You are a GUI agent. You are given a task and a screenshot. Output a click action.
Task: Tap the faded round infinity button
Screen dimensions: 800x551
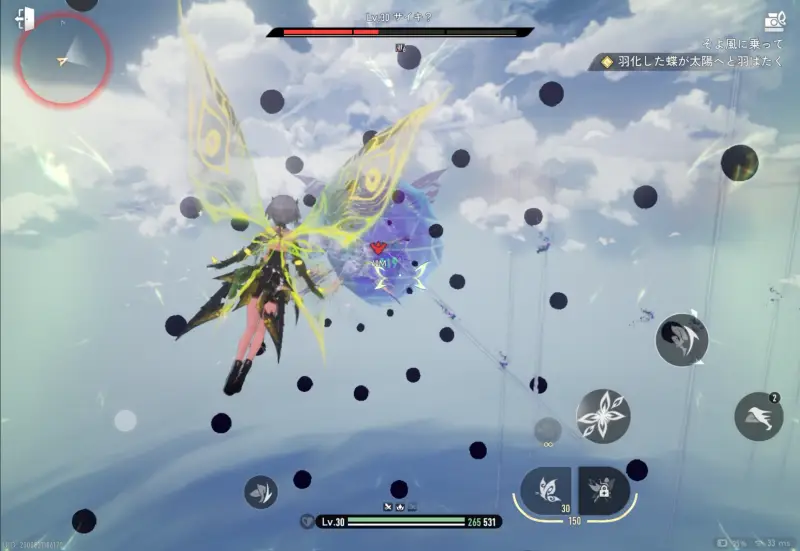[x=547, y=432]
